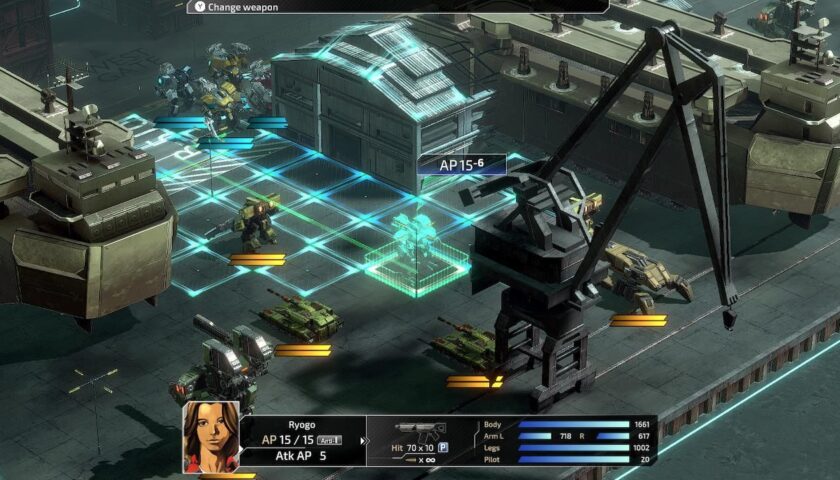
Task: Select Ryogo's pilot portrait
Action: point(211,436)
